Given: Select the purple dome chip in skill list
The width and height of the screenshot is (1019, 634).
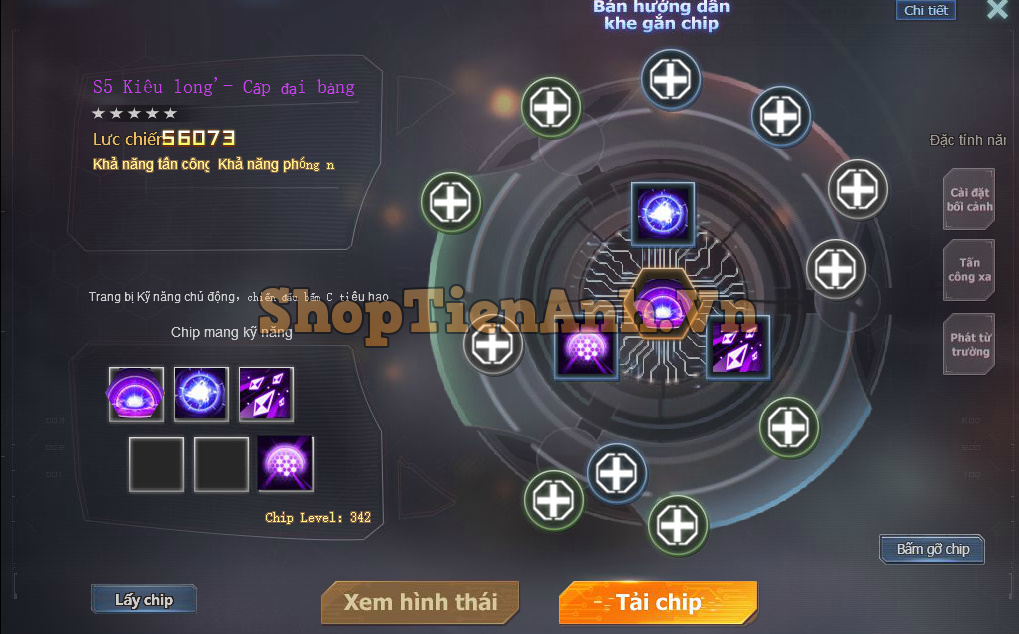Looking at the screenshot, I should (136, 394).
